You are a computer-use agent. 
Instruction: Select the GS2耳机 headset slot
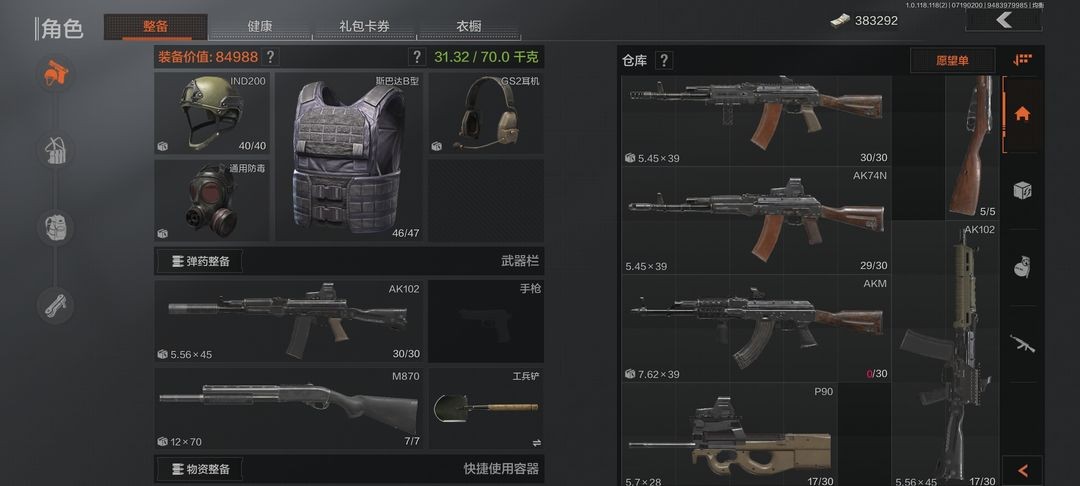(486, 112)
